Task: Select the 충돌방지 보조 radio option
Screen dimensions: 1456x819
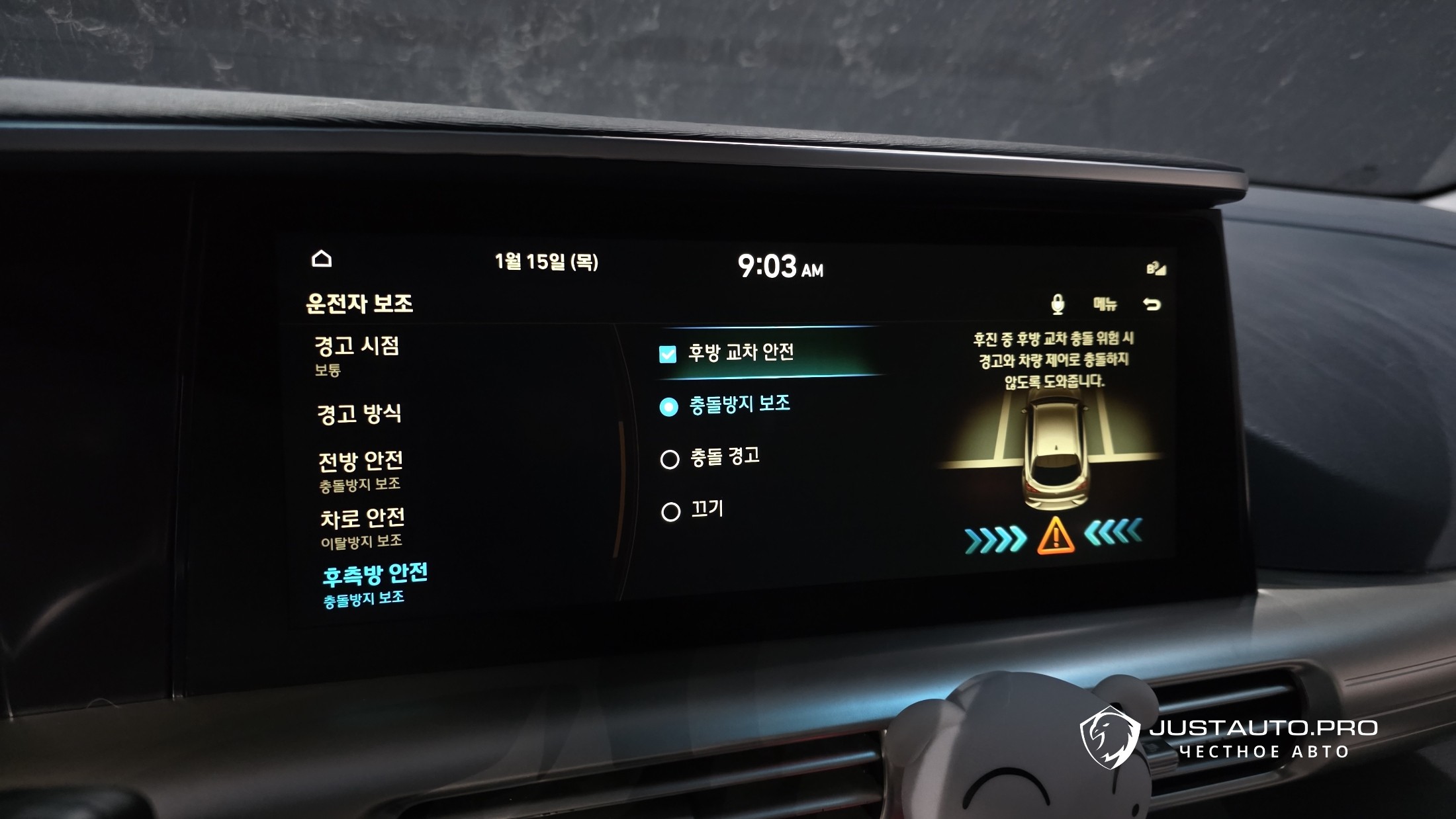Action: point(669,407)
